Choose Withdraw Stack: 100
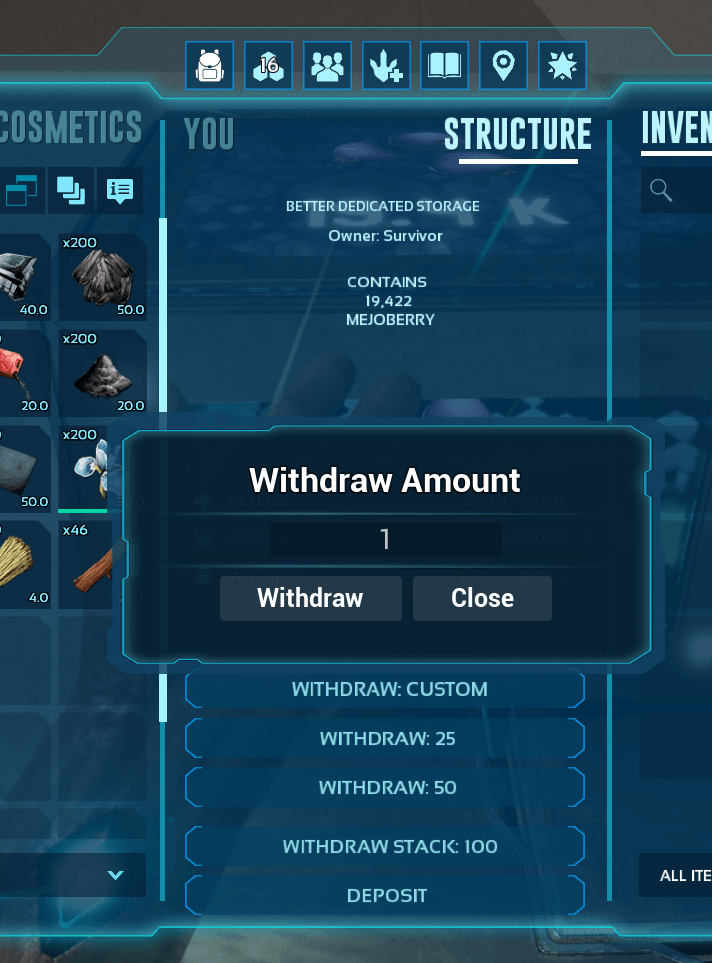 point(389,846)
